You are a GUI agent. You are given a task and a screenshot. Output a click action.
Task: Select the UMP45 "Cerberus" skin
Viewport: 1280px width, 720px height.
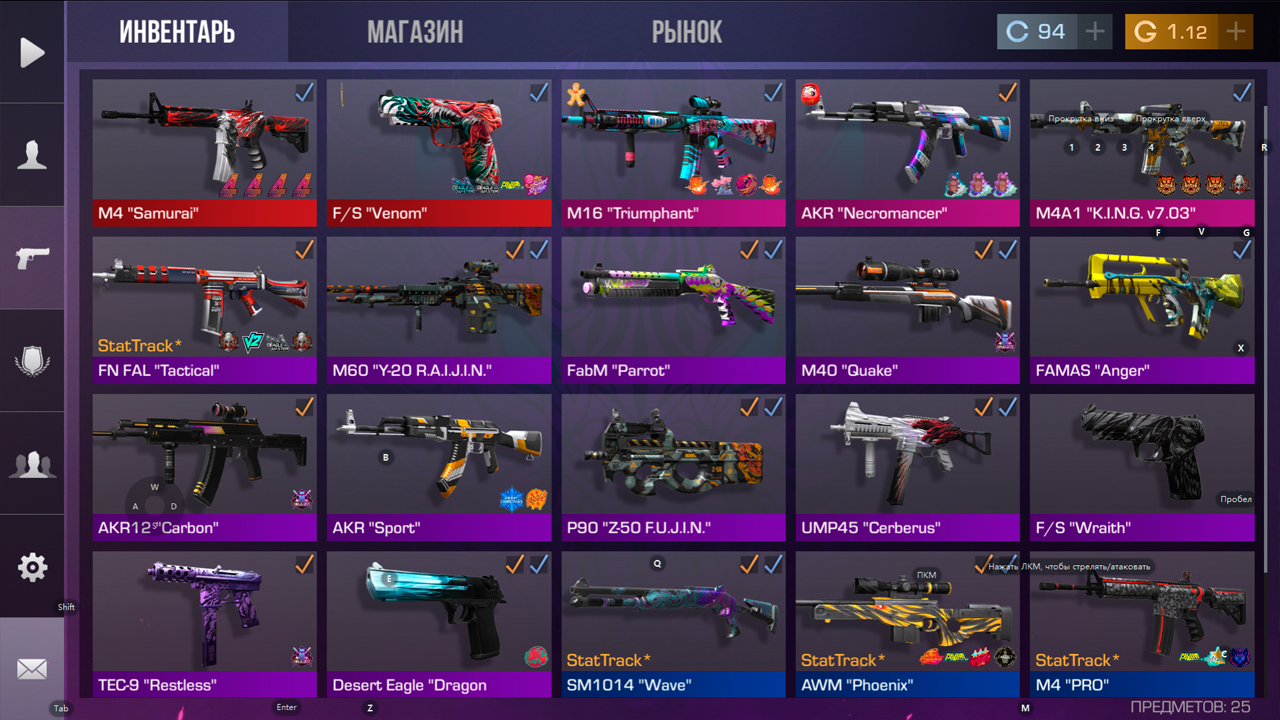click(x=907, y=466)
